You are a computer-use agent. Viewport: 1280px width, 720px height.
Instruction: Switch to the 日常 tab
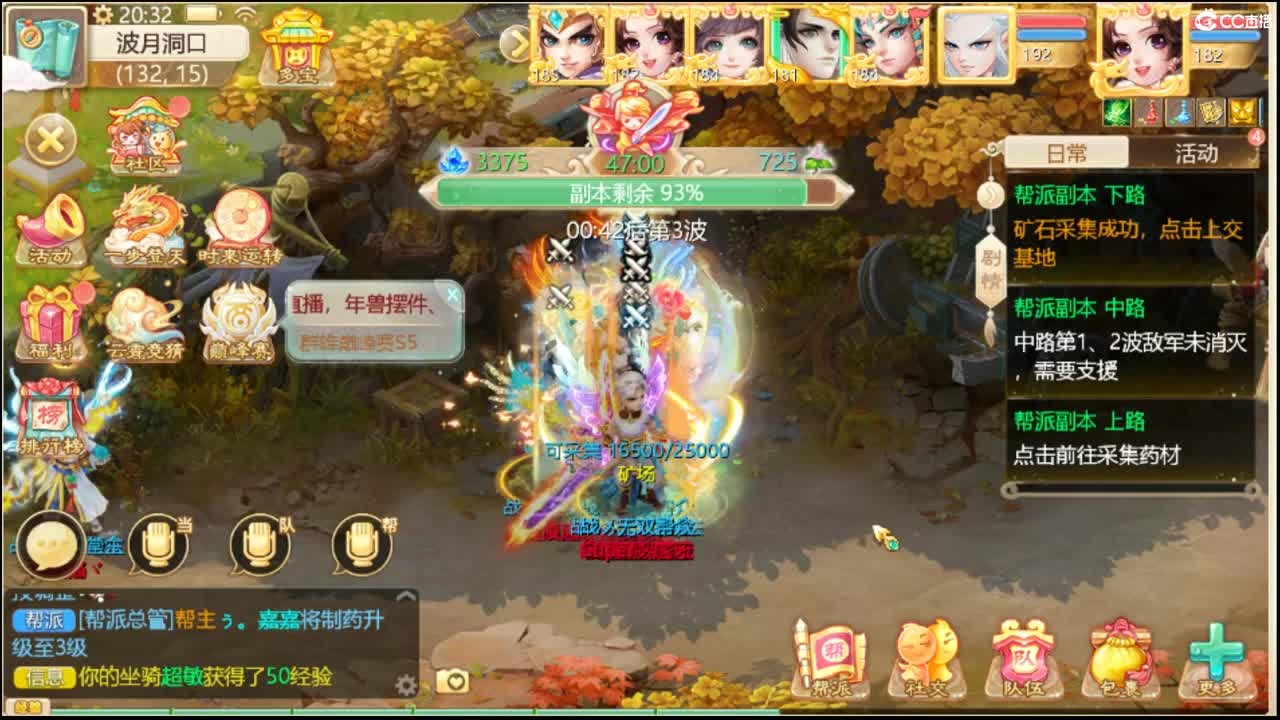(1064, 152)
